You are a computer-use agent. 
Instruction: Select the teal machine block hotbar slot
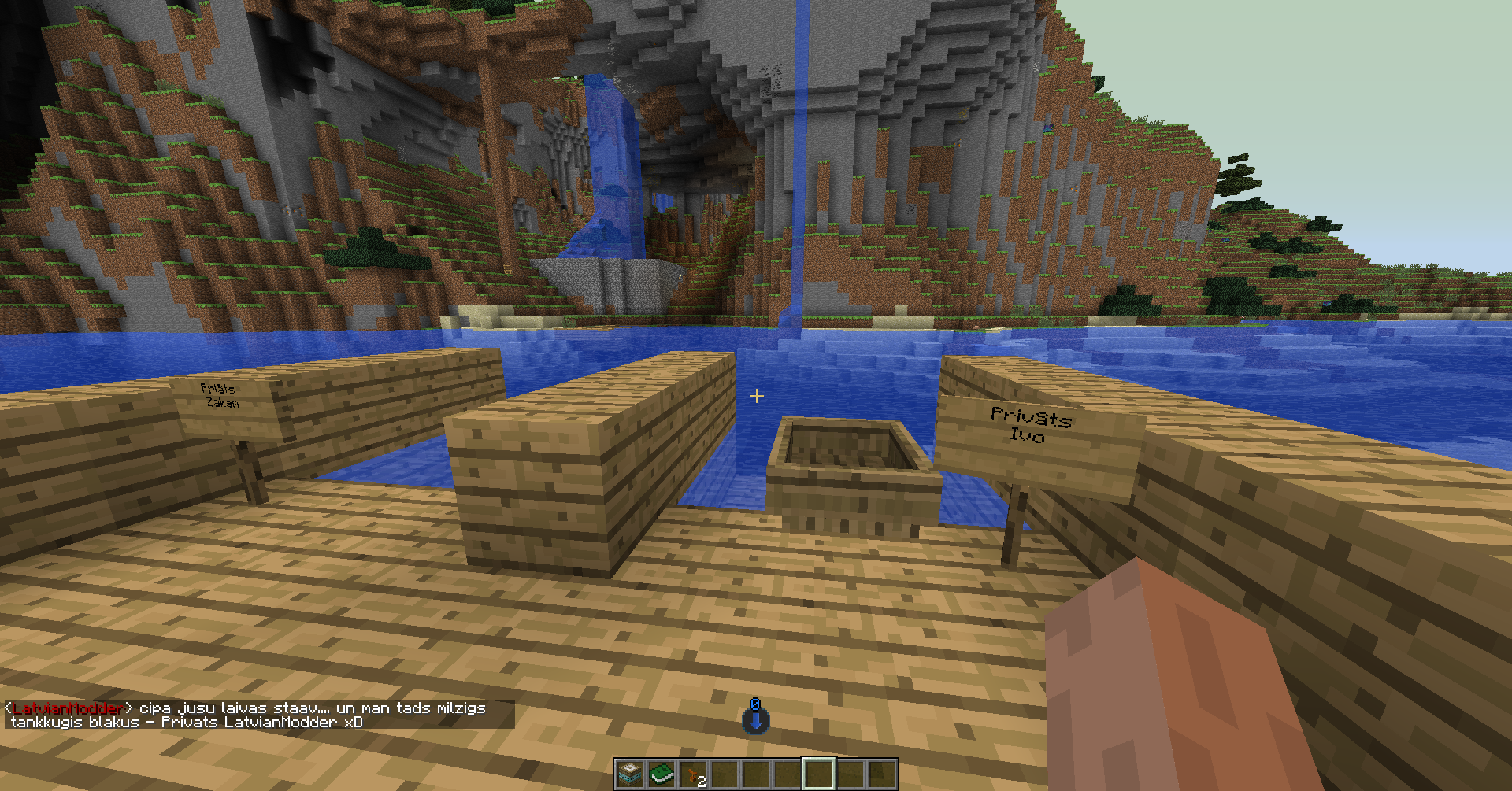pyautogui.click(x=629, y=774)
